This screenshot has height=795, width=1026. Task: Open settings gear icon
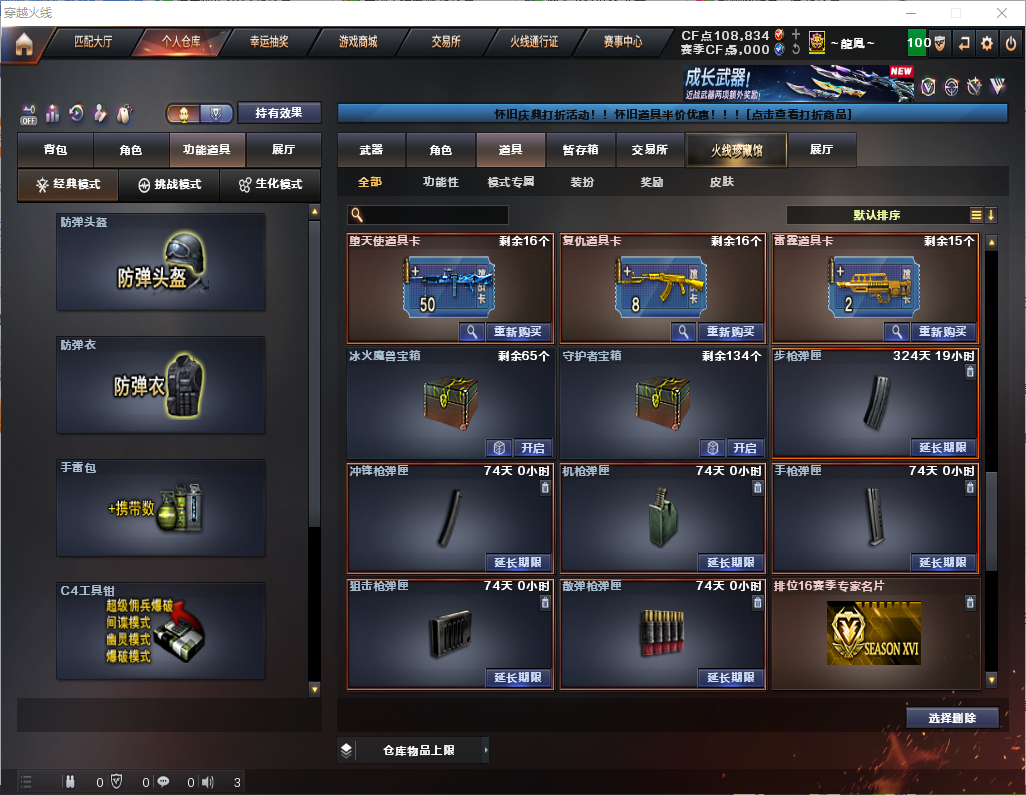coord(987,43)
